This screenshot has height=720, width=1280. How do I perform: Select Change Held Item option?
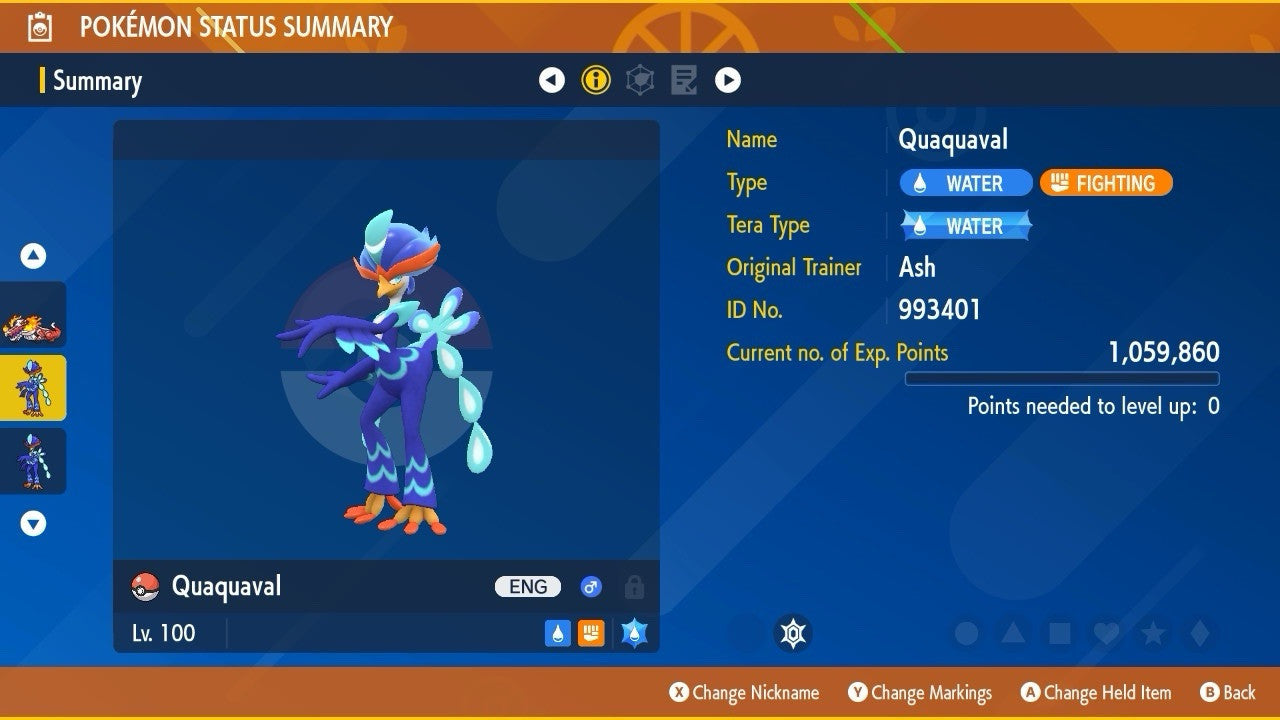pos(1095,692)
